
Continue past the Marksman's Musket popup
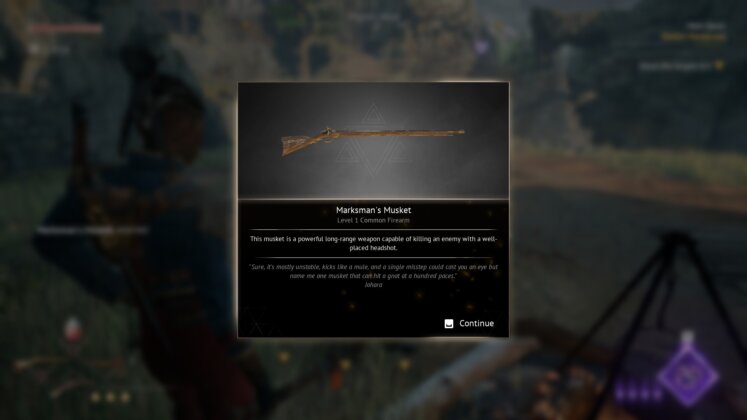click(x=469, y=323)
